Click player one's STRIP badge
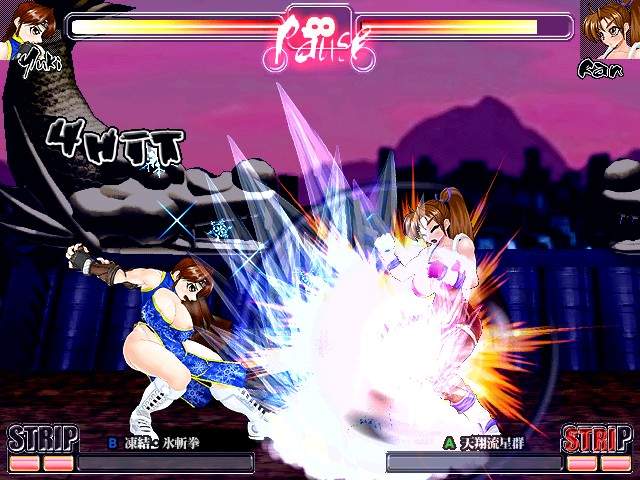 pyautogui.click(x=41, y=439)
